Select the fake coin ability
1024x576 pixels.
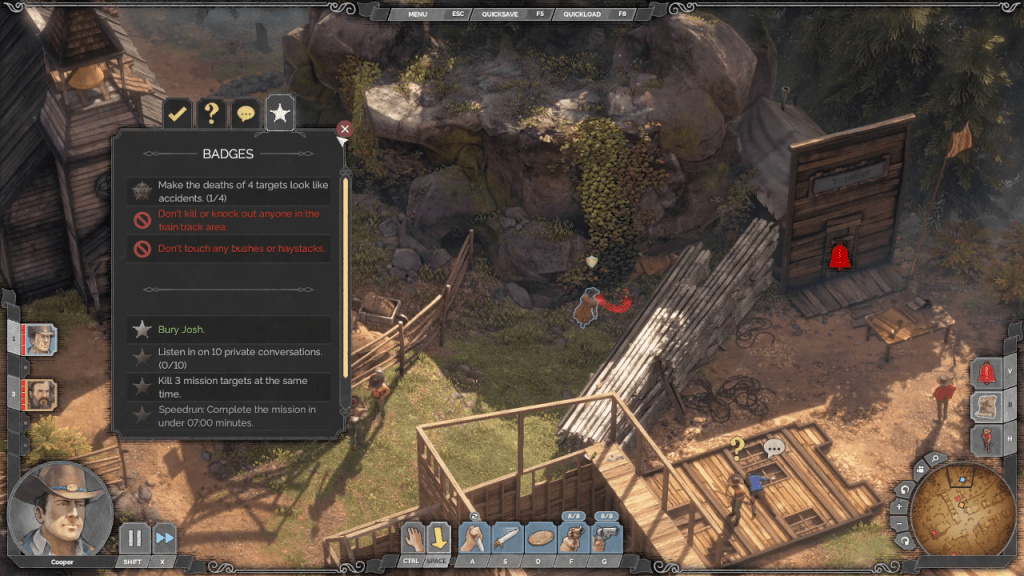tap(540, 538)
